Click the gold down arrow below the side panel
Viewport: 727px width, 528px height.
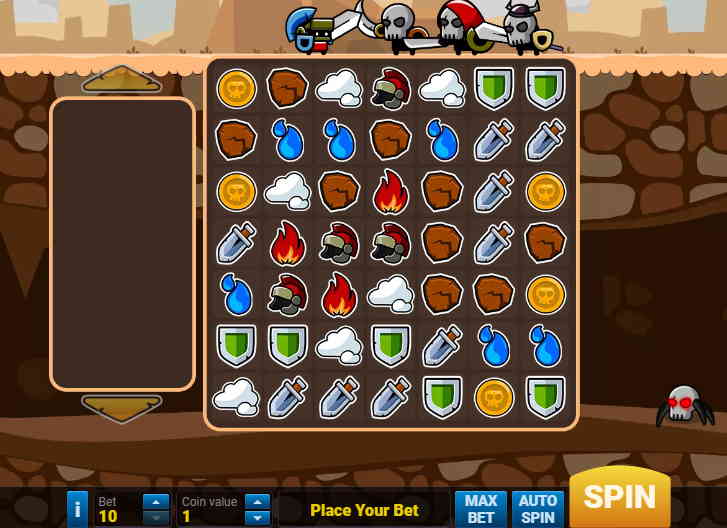pyautogui.click(x=121, y=407)
